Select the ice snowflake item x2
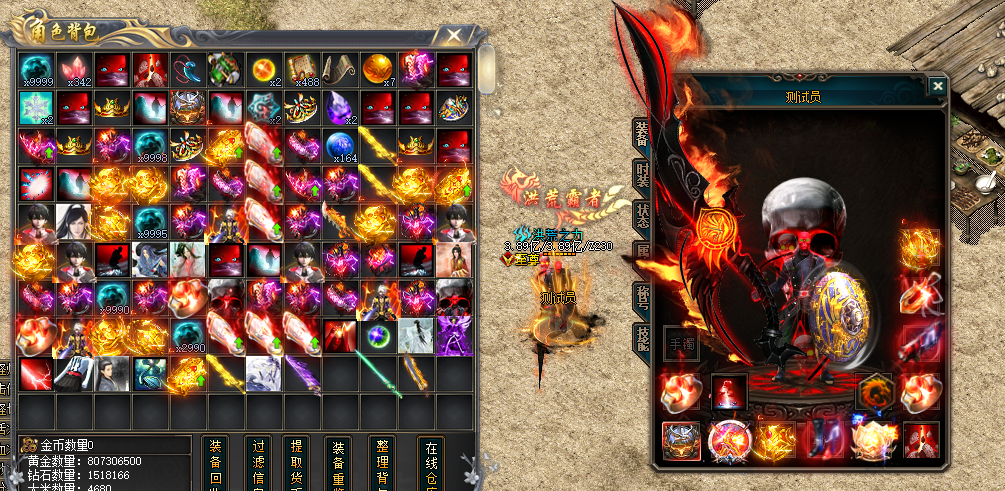The height and width of the screenshot is (491, 1005). coord(36,108)
